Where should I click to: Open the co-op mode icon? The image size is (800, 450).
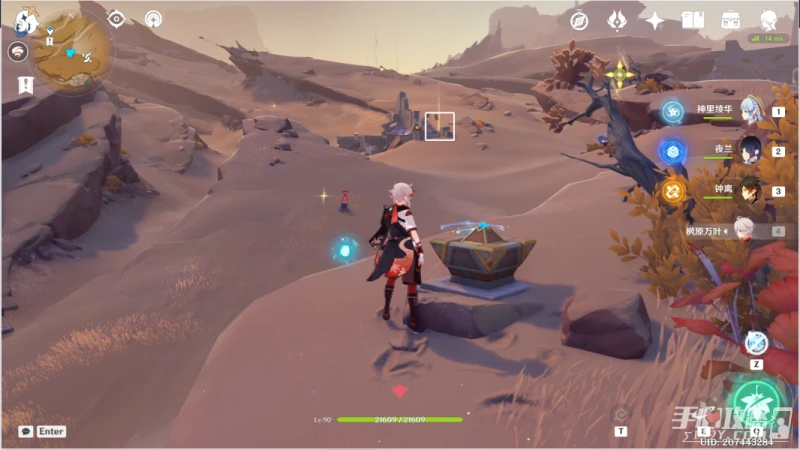[x=153, y=18]
